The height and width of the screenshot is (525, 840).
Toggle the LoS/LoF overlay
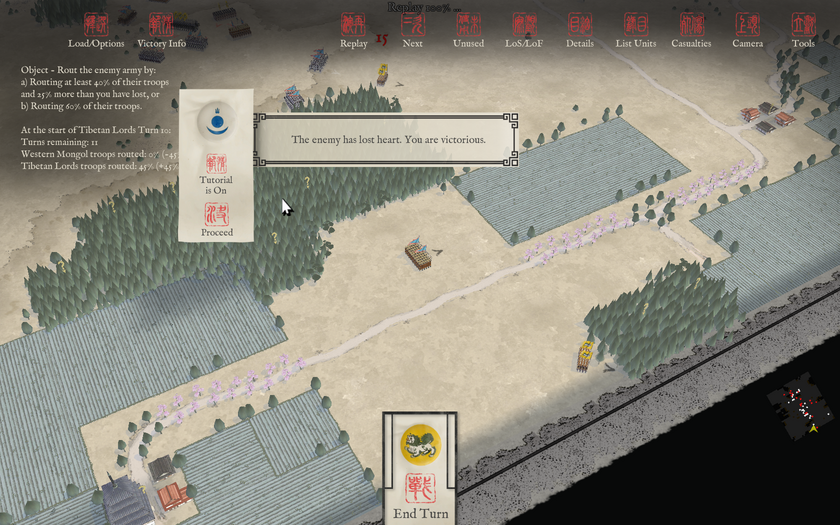click(x=524, y=30)
